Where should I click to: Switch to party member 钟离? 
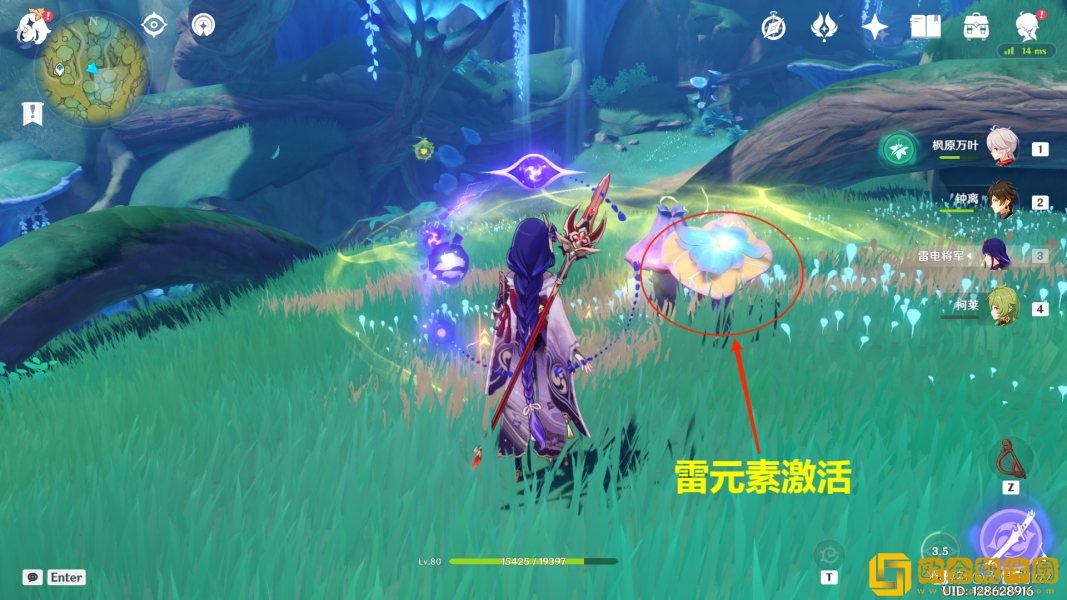1001,201
